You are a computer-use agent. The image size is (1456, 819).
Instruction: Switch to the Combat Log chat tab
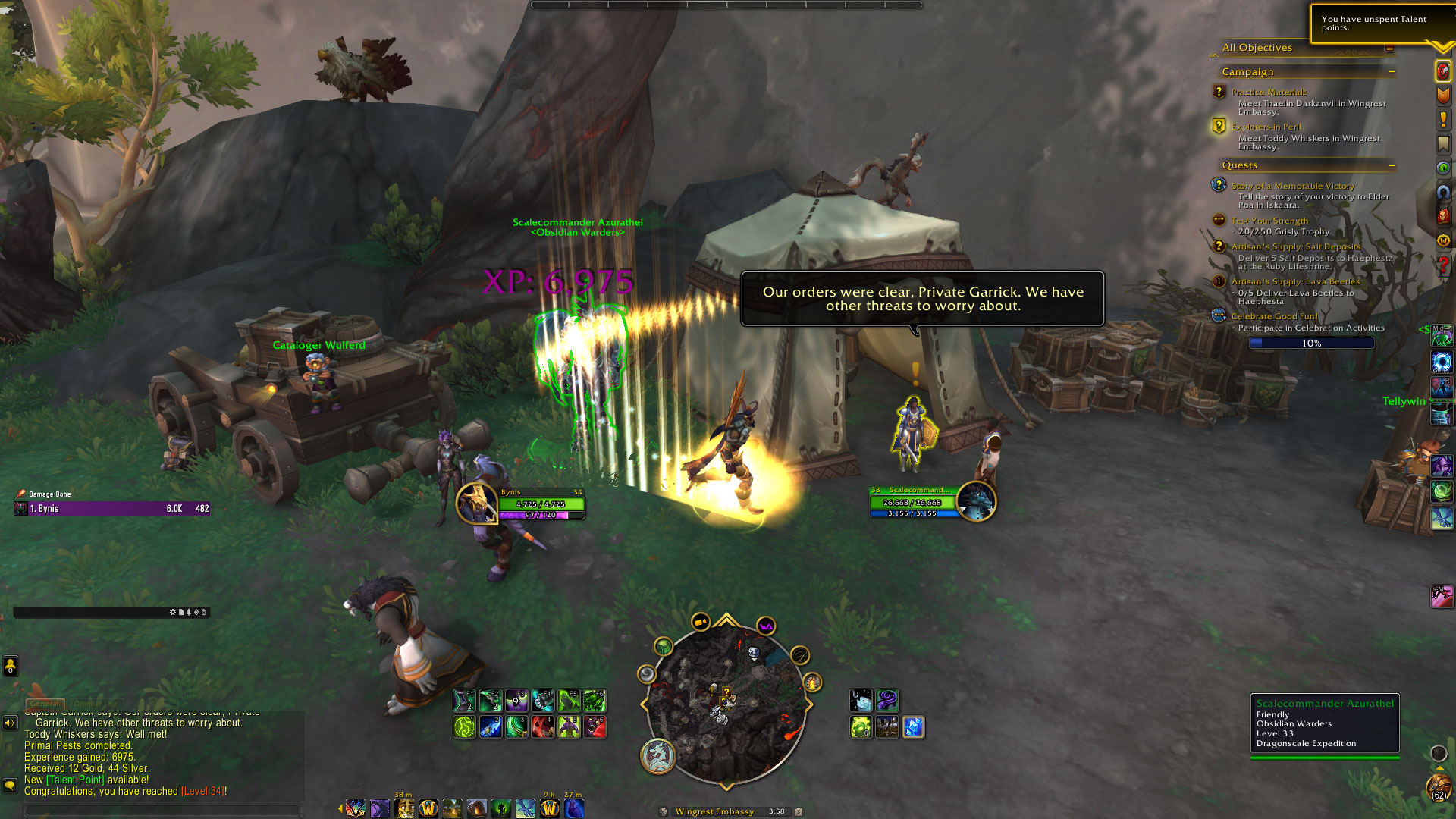96,704
